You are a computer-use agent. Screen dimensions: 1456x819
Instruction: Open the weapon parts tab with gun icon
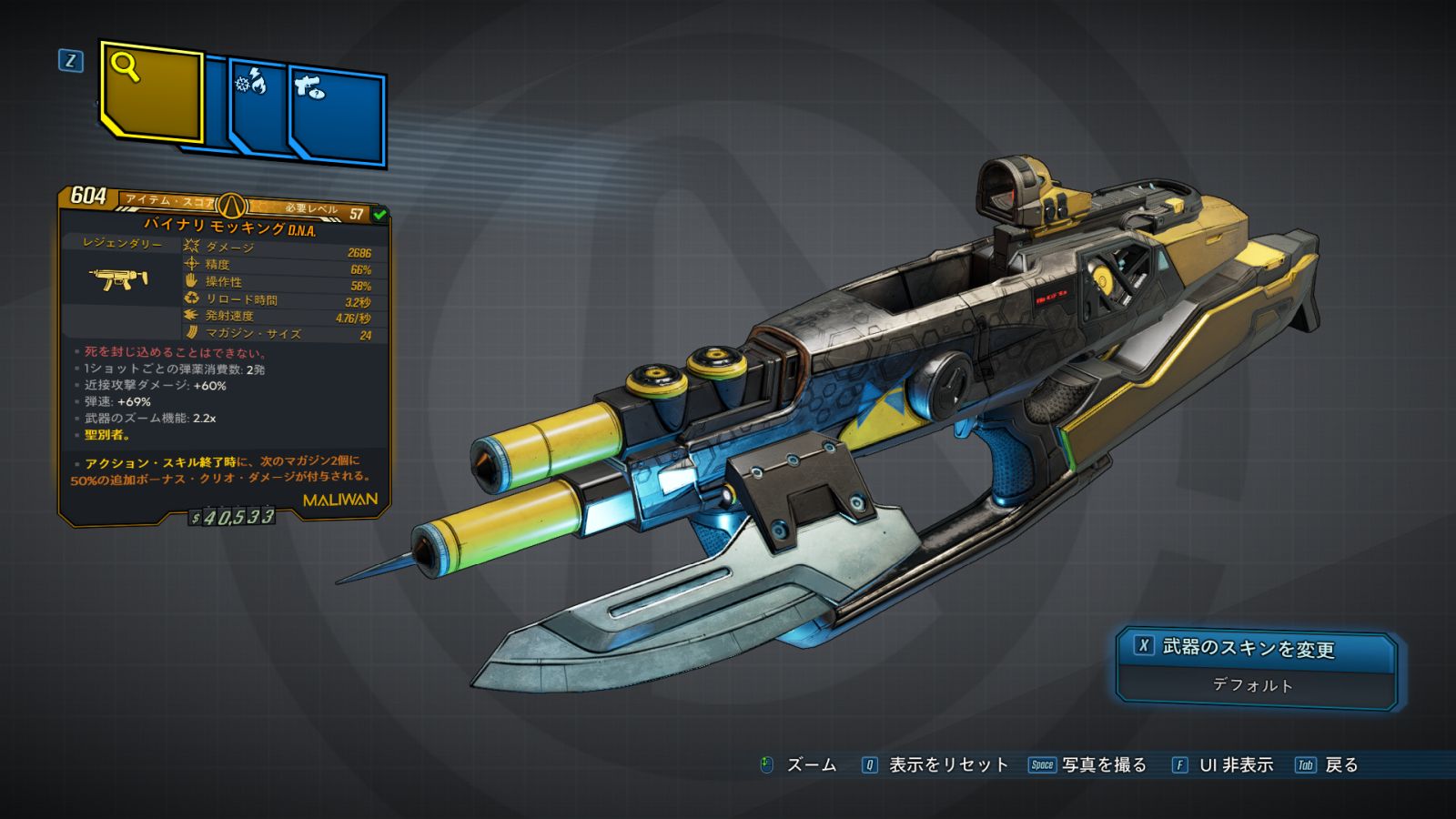[x=337, y=114]
